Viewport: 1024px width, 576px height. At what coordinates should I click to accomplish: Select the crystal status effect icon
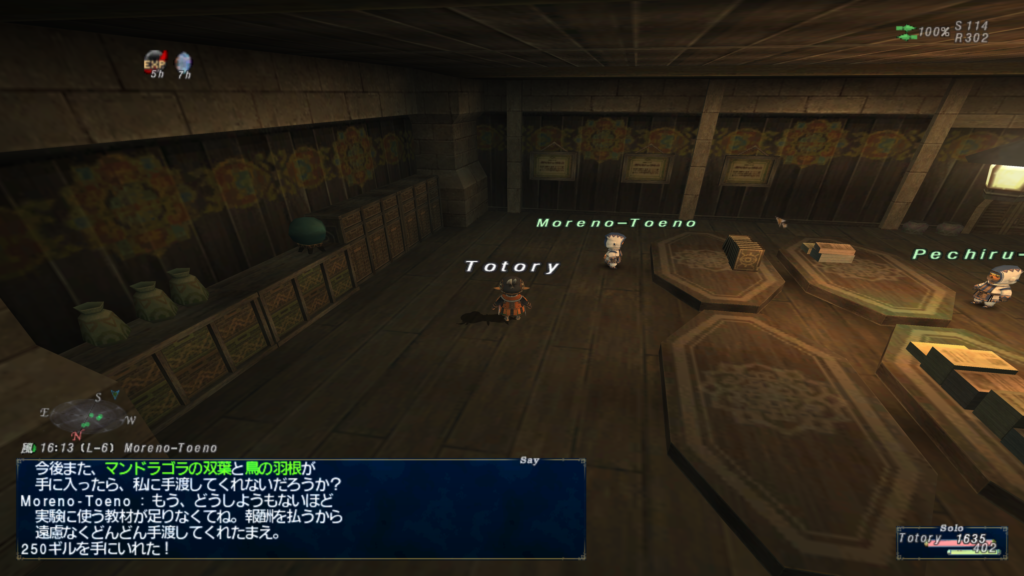pos(183,62)
